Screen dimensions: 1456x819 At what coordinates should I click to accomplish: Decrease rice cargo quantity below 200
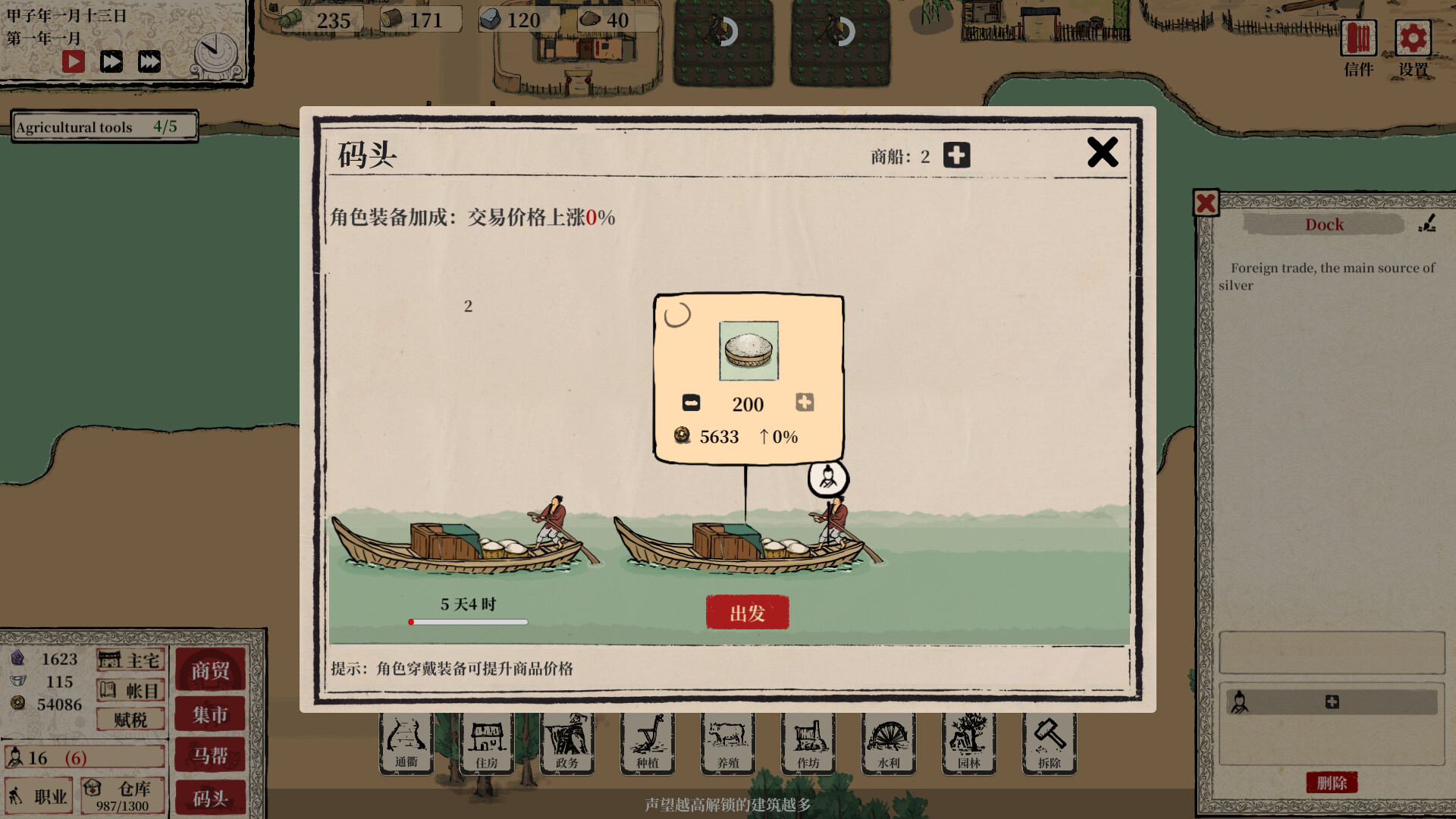coord(691,403)
